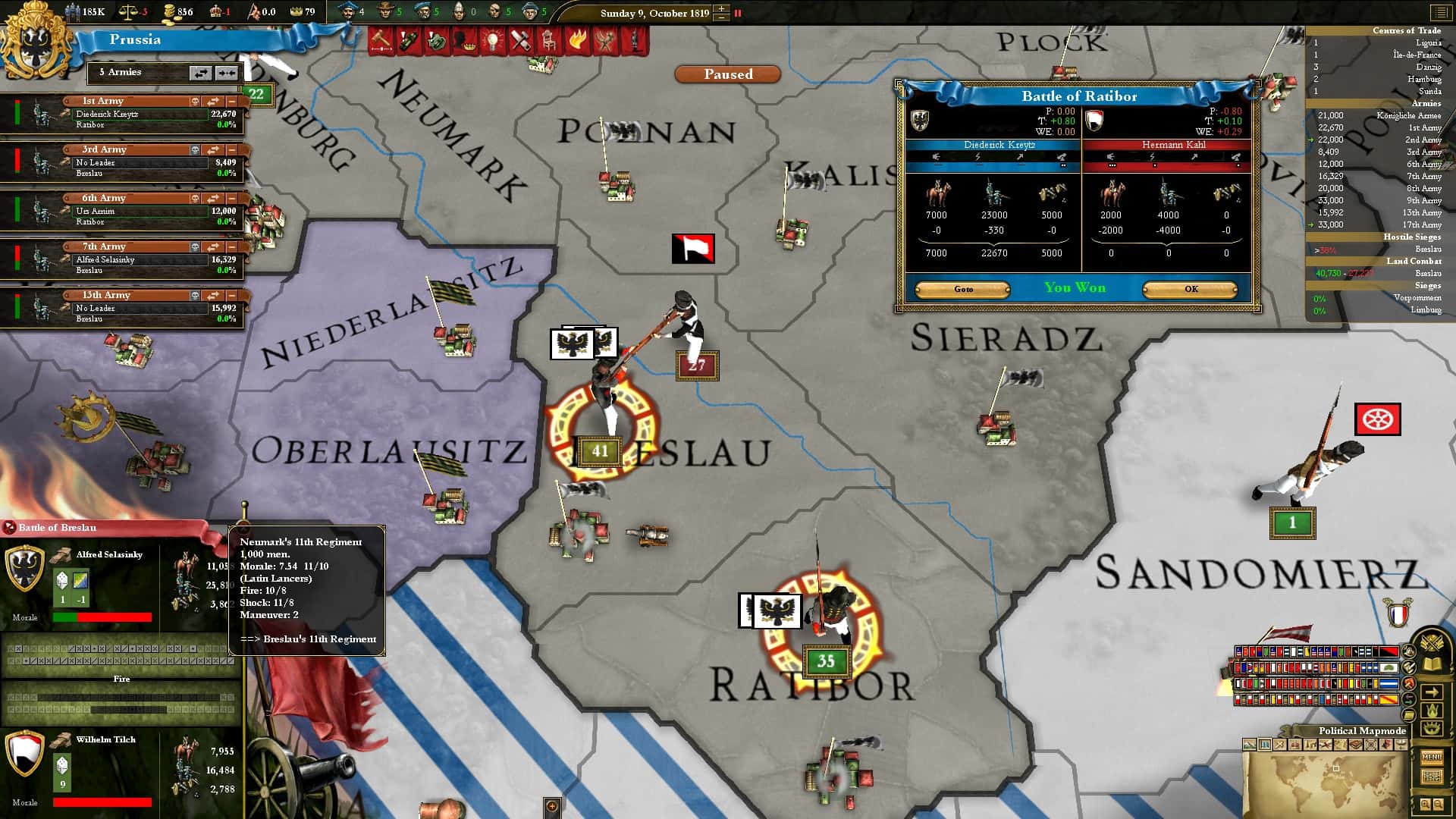
Task: Collapse the 1st Army entry with its minus button
Action: (x=231, y=101)
